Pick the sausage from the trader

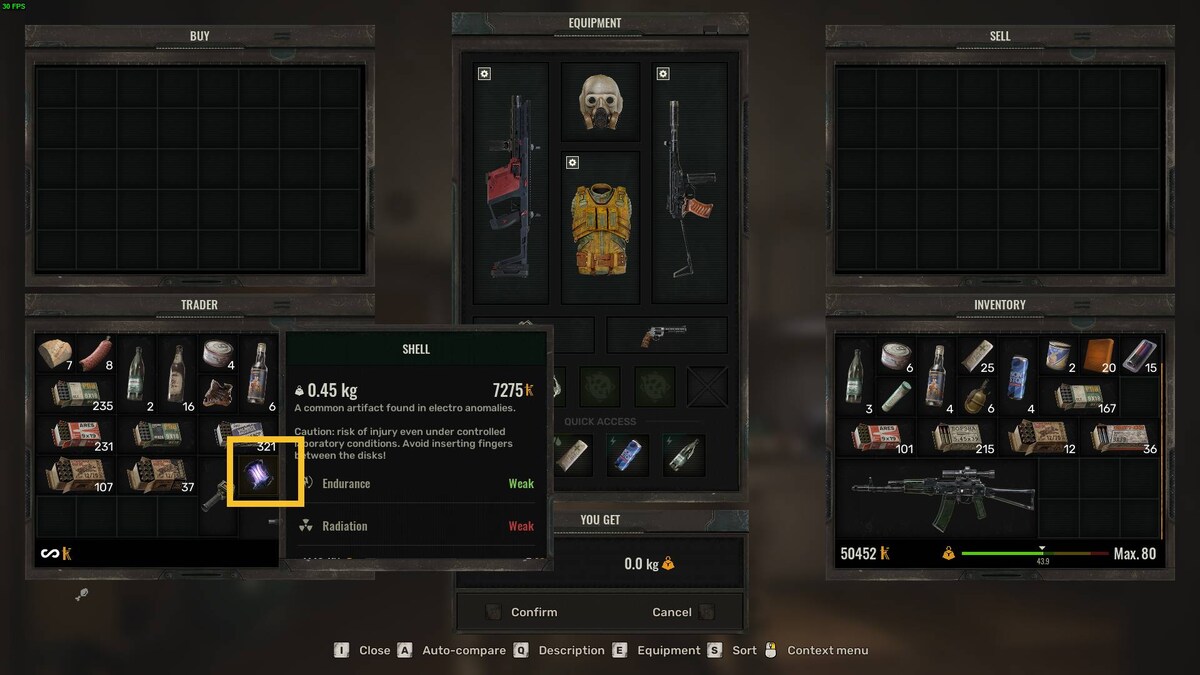(x=96, y=353)
